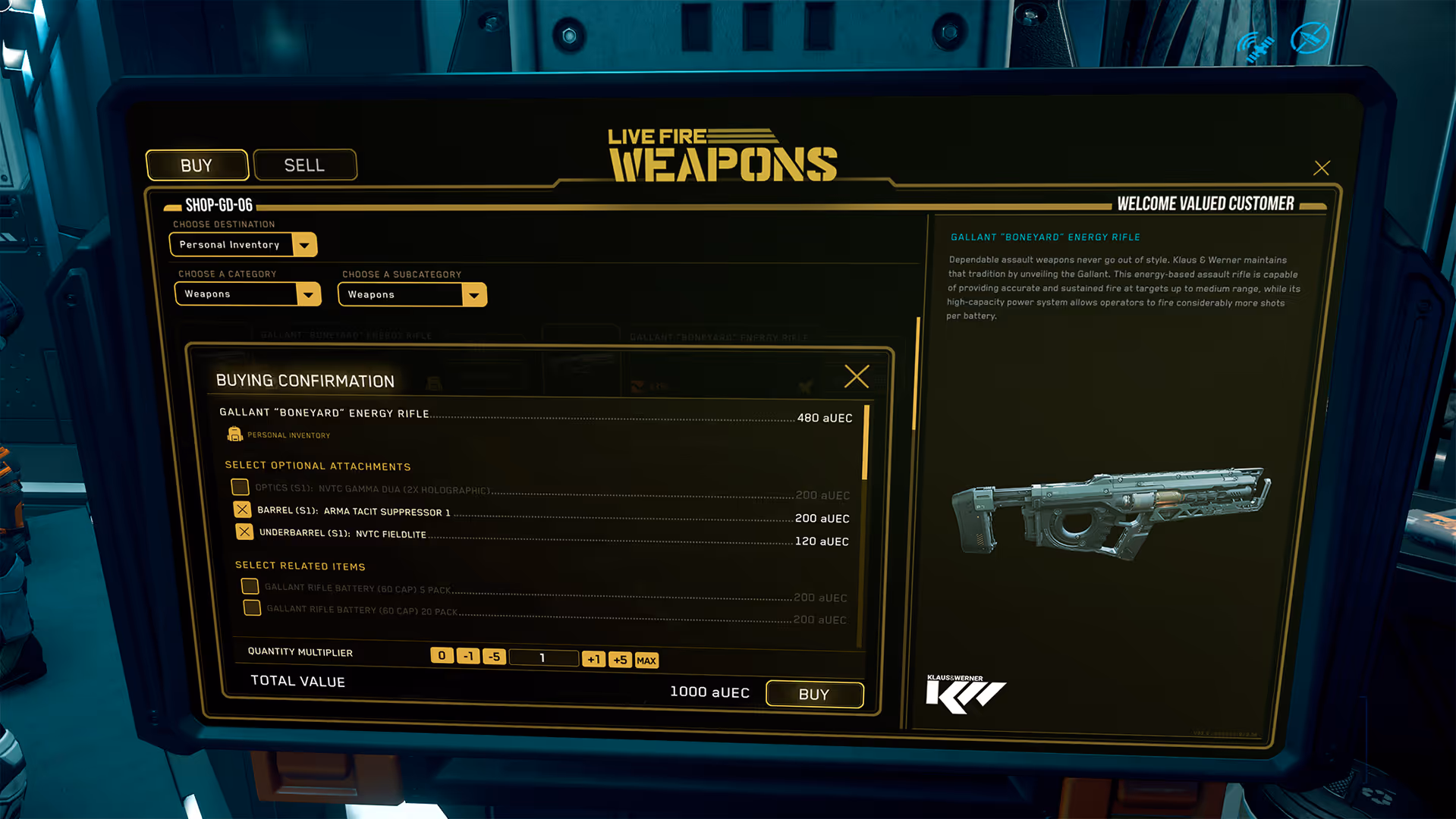
Task: Close the Live Fire Weapons shop
Action: [1321, 168]
